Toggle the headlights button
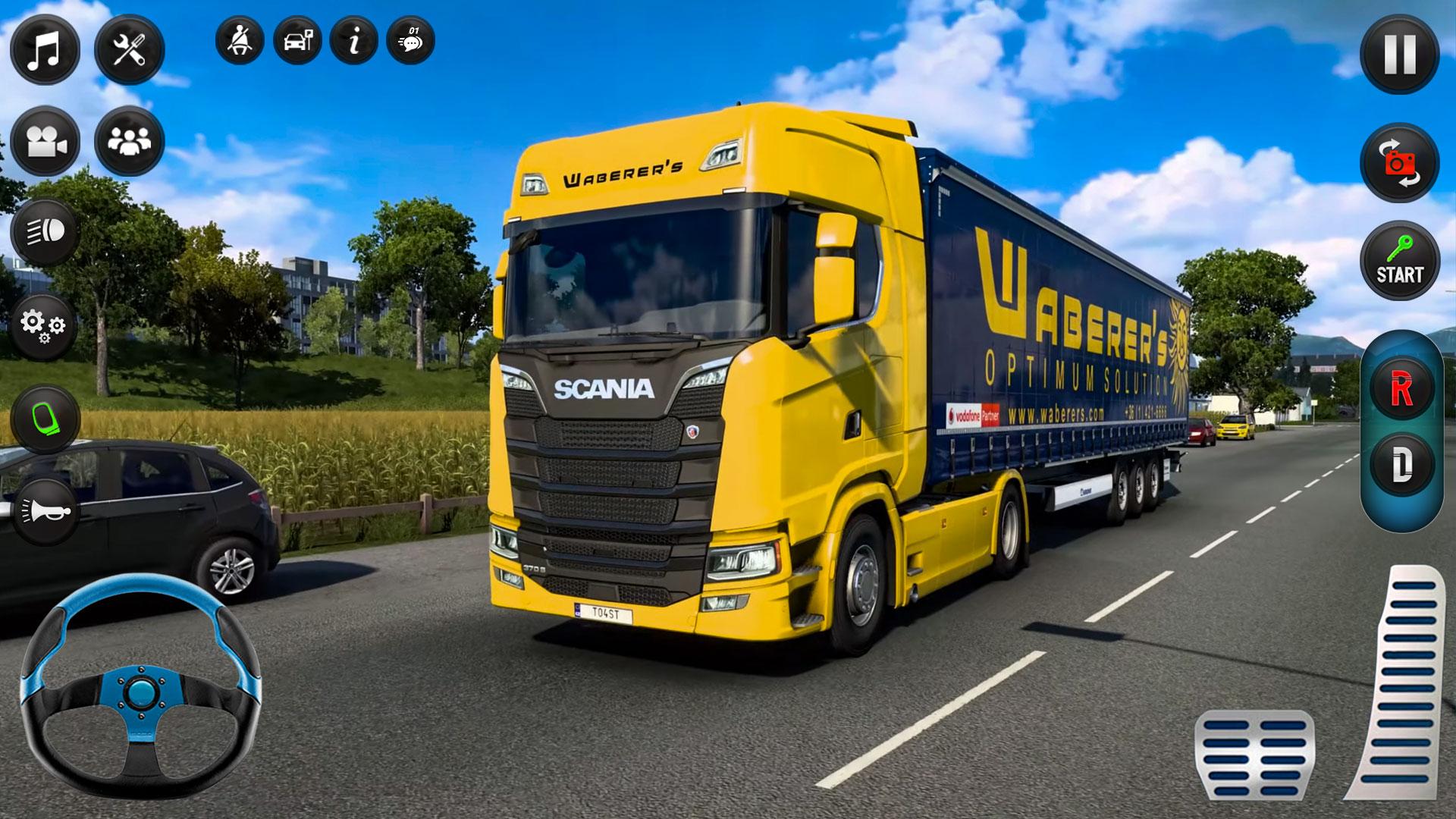 click(x=45, y=233)
